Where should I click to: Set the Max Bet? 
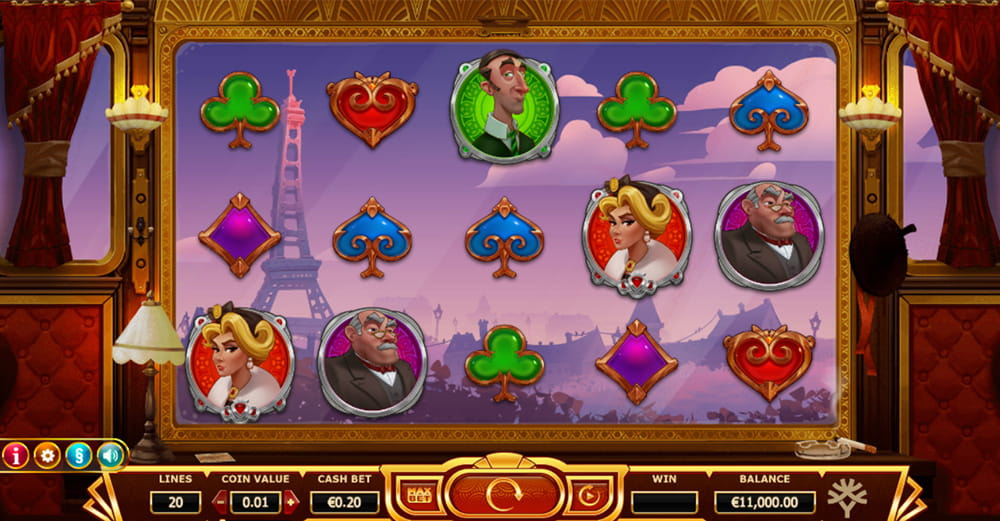[x=419, y=494]
